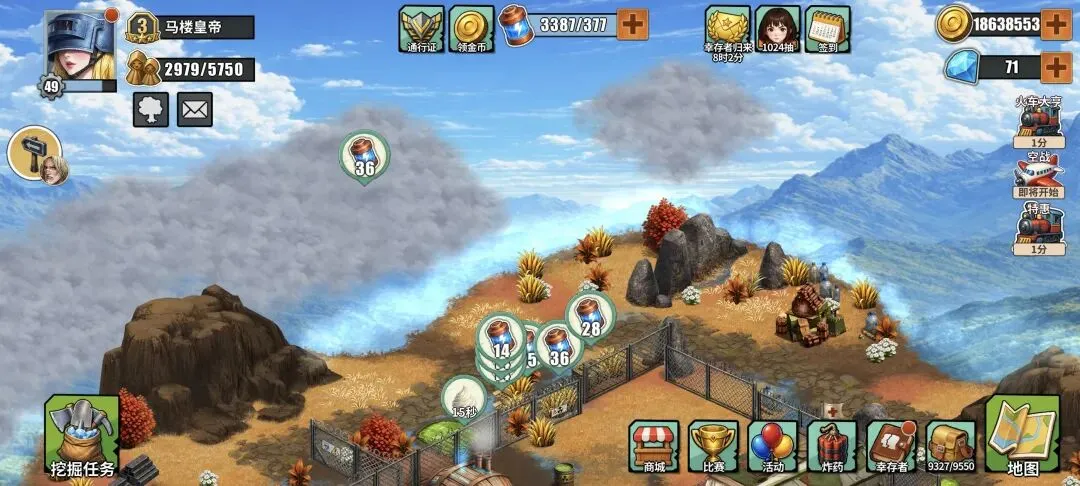Open the backpack showing 9327/9550
The image size is (1080, 486).
pos(950,444)
